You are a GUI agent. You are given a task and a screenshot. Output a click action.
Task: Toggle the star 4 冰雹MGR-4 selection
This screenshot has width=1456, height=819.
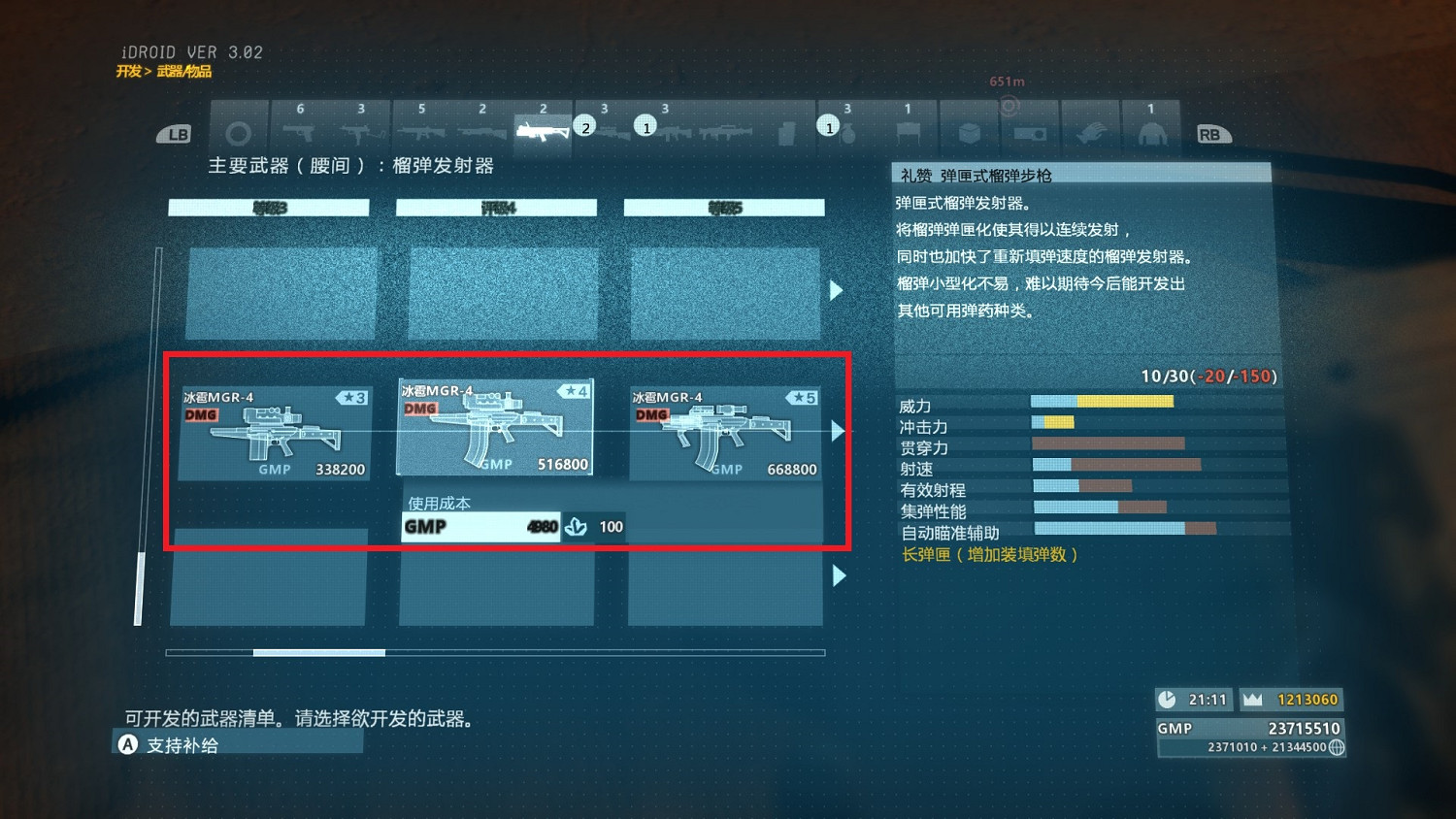(x=495, y=427)
